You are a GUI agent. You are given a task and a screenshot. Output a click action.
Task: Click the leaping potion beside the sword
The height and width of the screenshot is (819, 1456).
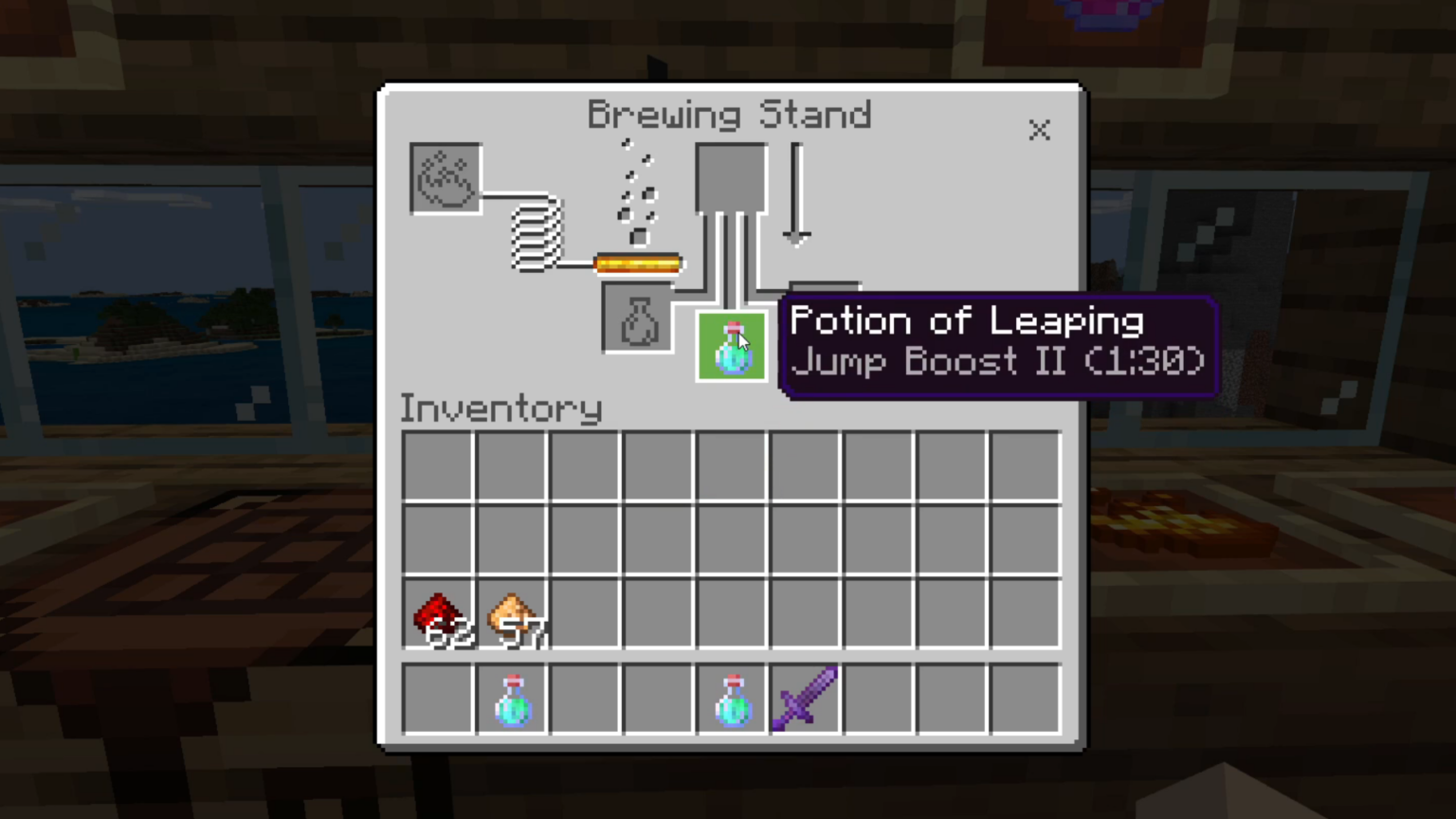[732, 700]
